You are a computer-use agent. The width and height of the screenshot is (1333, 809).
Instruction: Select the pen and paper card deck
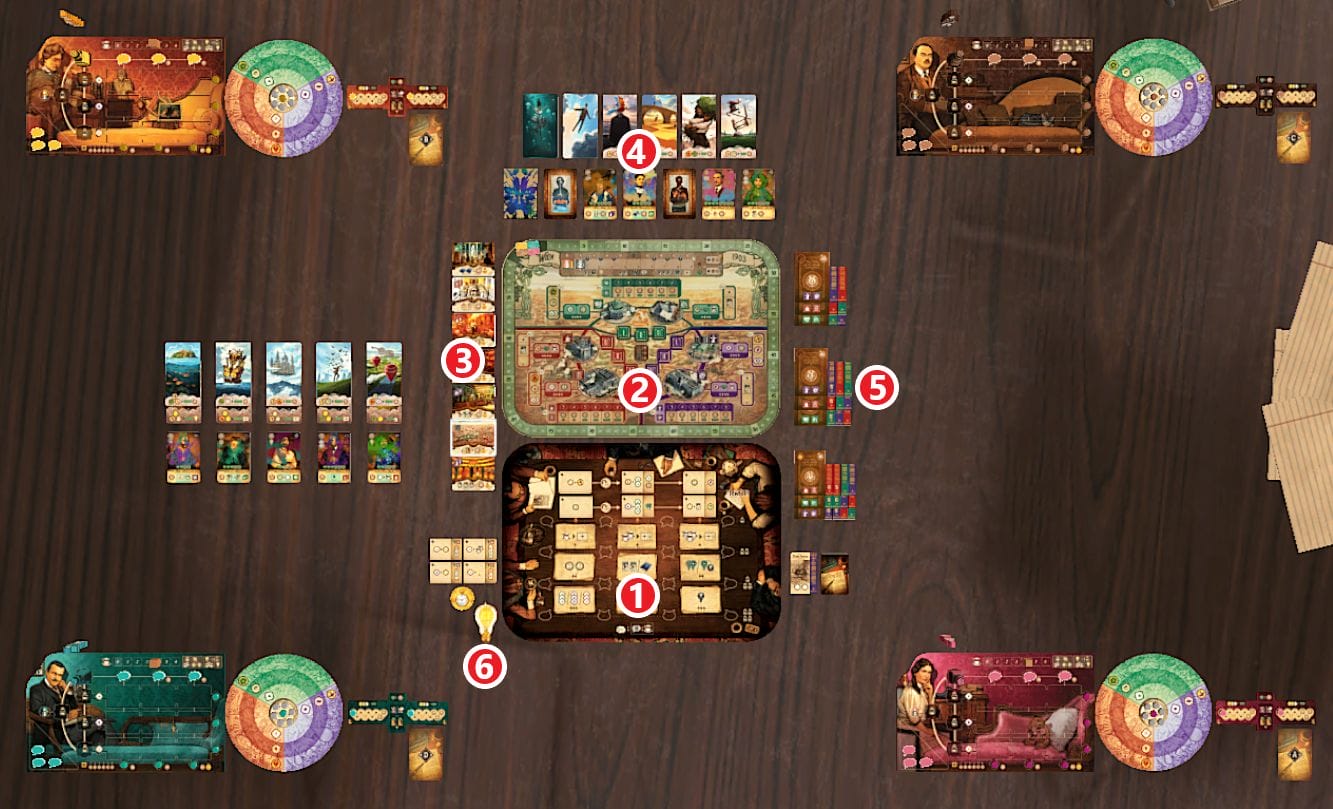pyautogui.click(x=834, y=573)
